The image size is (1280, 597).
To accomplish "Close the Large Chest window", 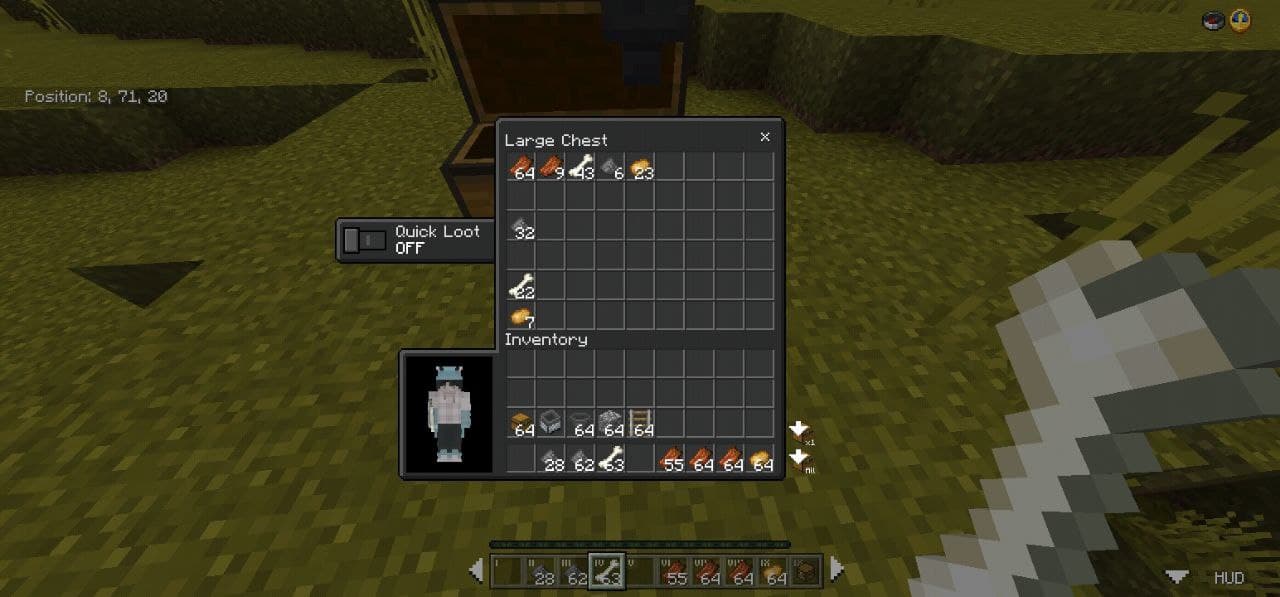I will 765,137.
